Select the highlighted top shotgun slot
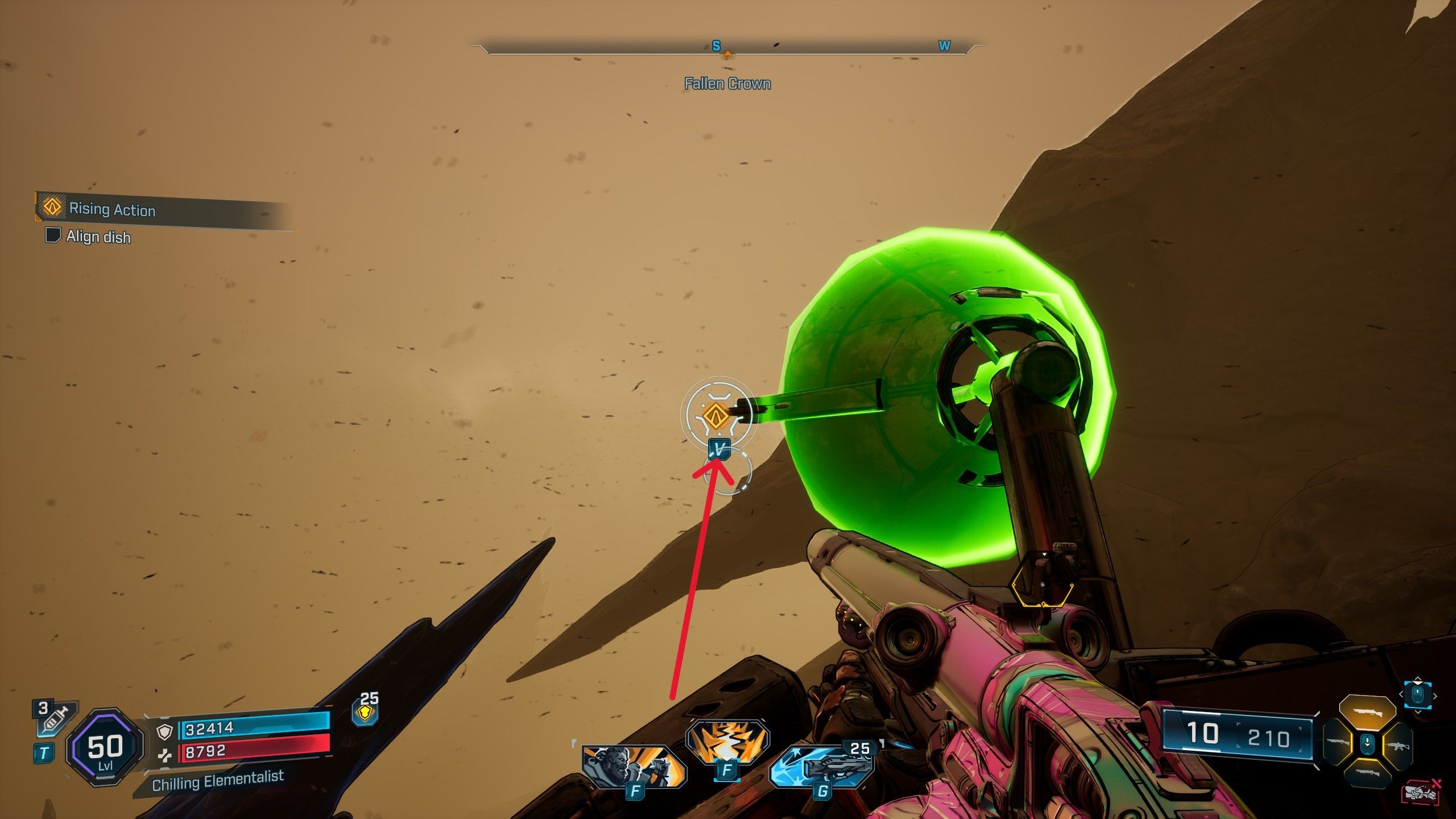This screenshot has width=1456, height=819. coord(1367,712)
